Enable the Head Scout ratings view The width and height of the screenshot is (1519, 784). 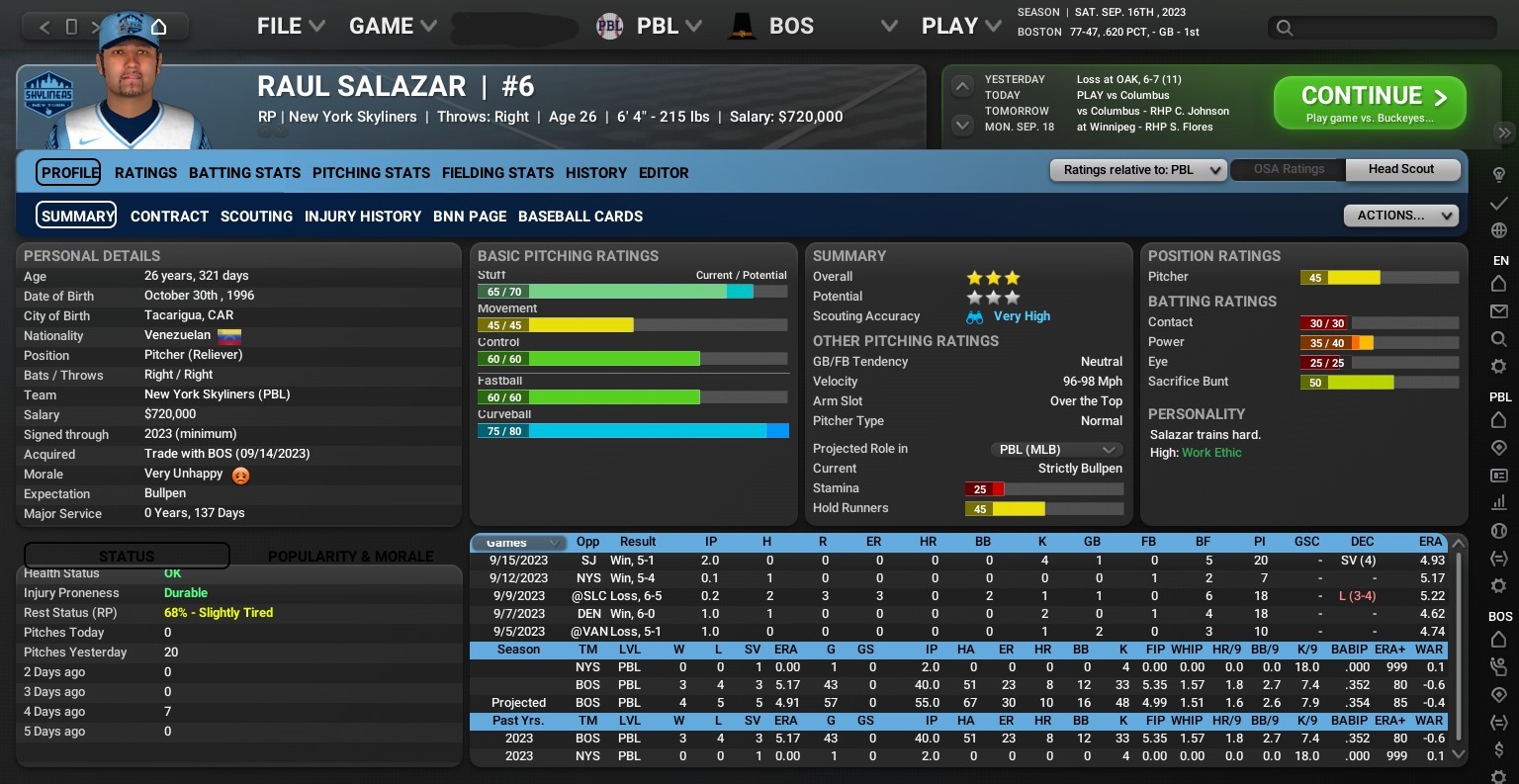point(1402,169)
